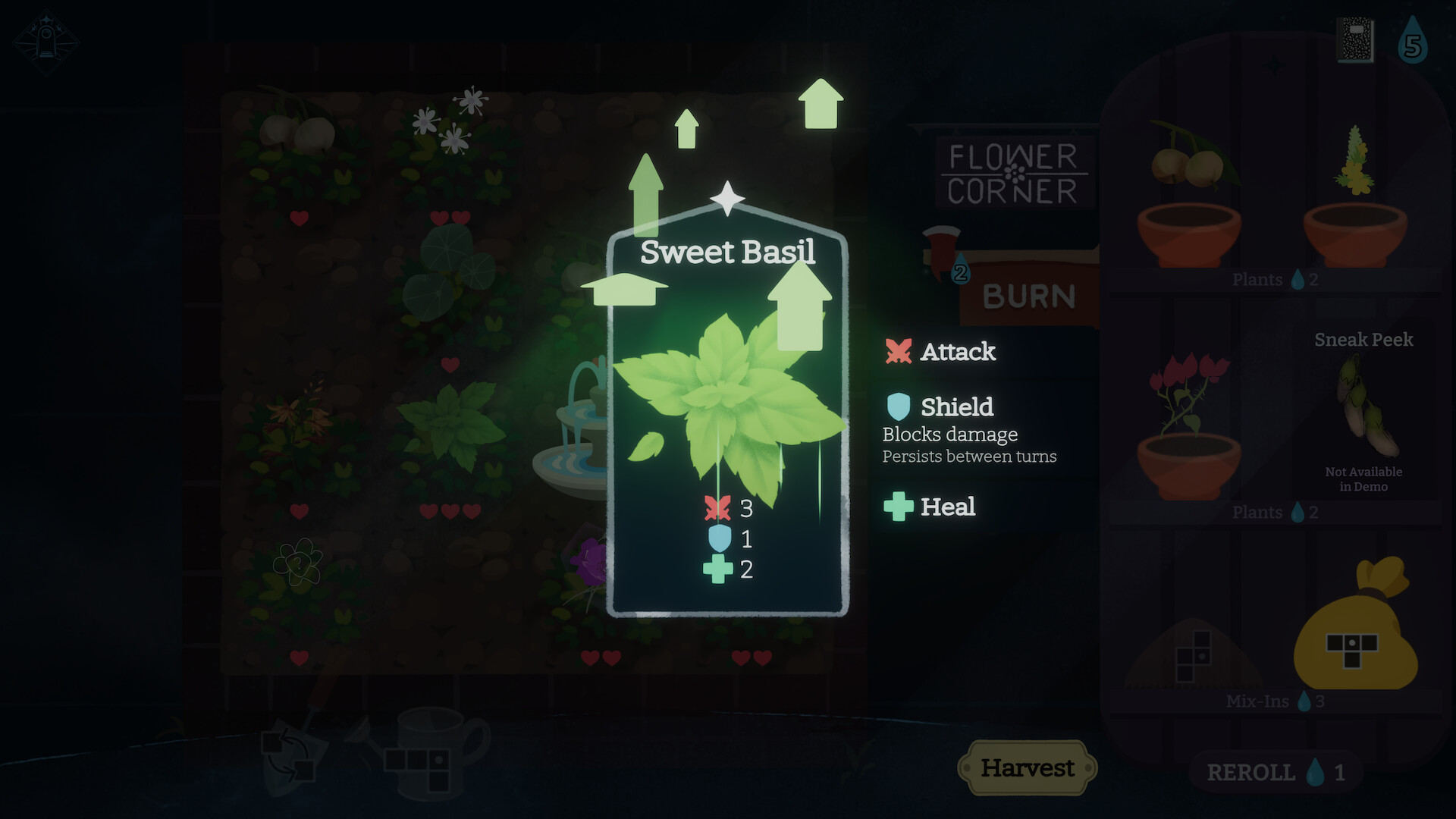Click the Harvest button

(x=1028, y=767)
